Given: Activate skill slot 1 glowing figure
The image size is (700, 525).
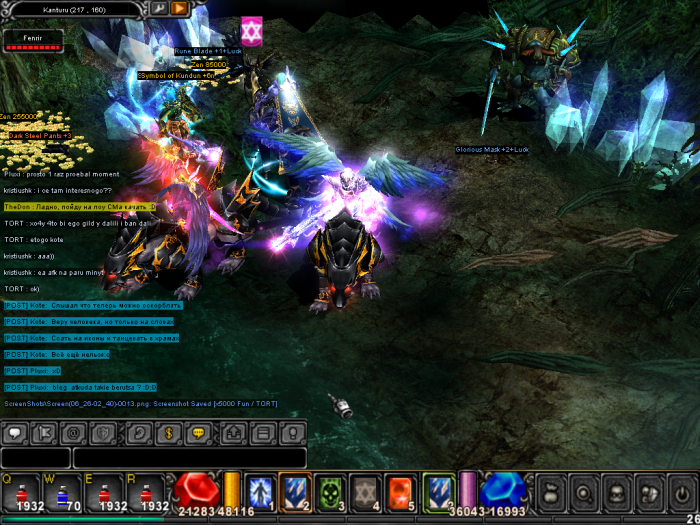Looking at the screenshot, I should pyautogui.click(x=261, y=490).
